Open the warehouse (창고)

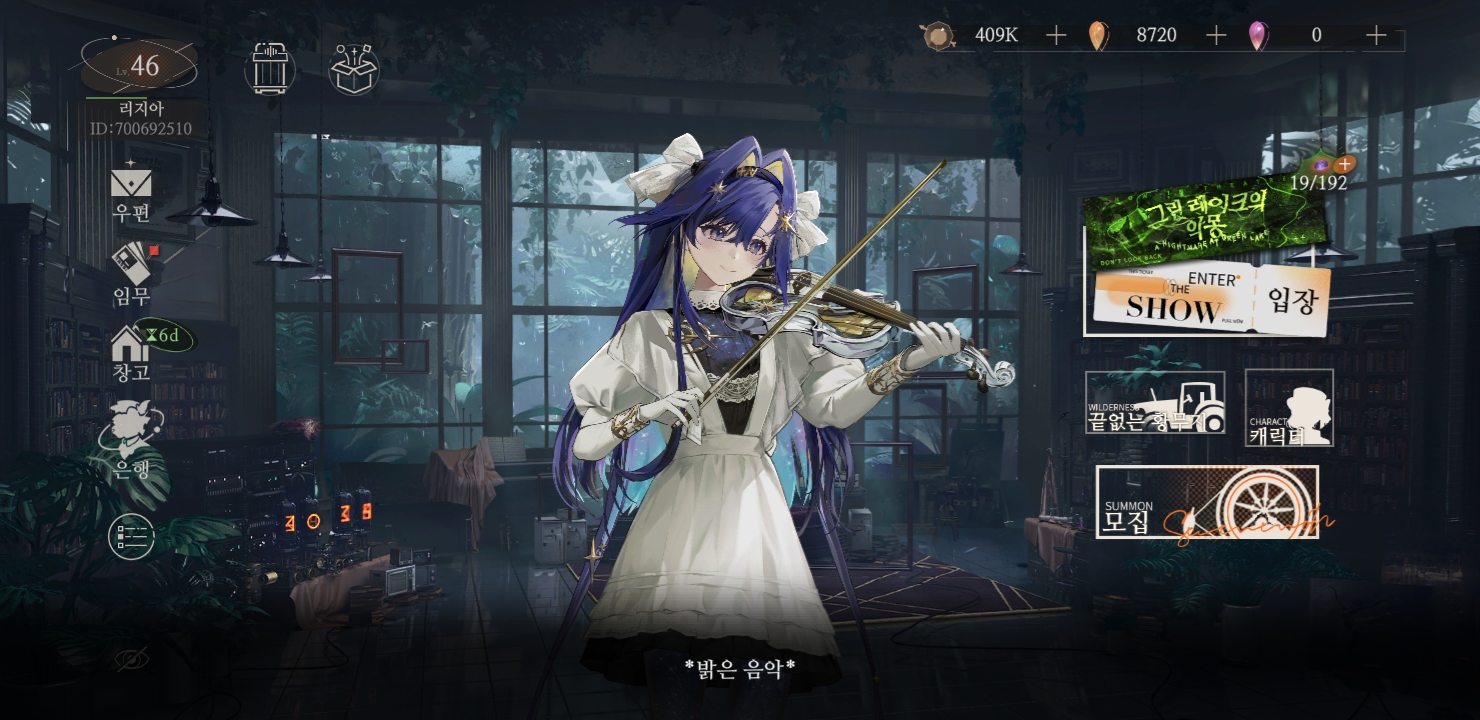point(131,354)
